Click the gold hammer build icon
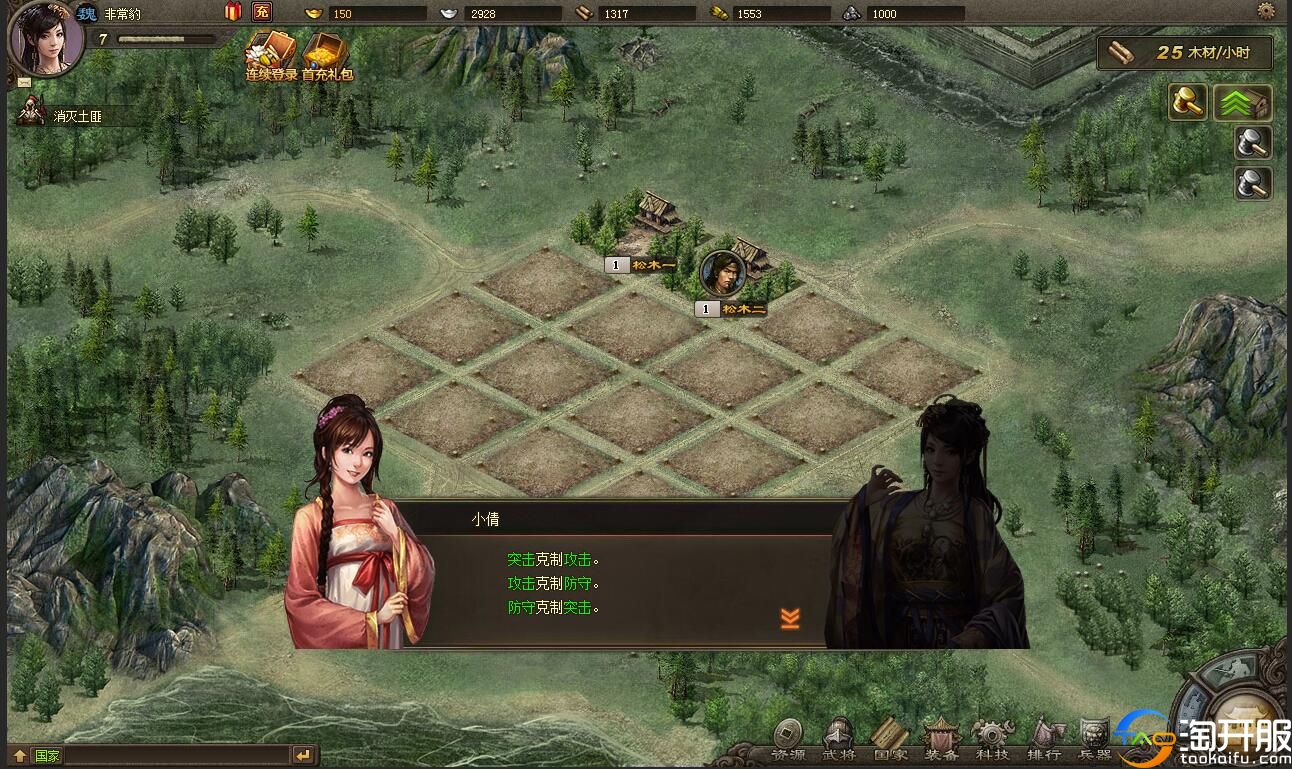1292x769 pixels. (1187, 102)
